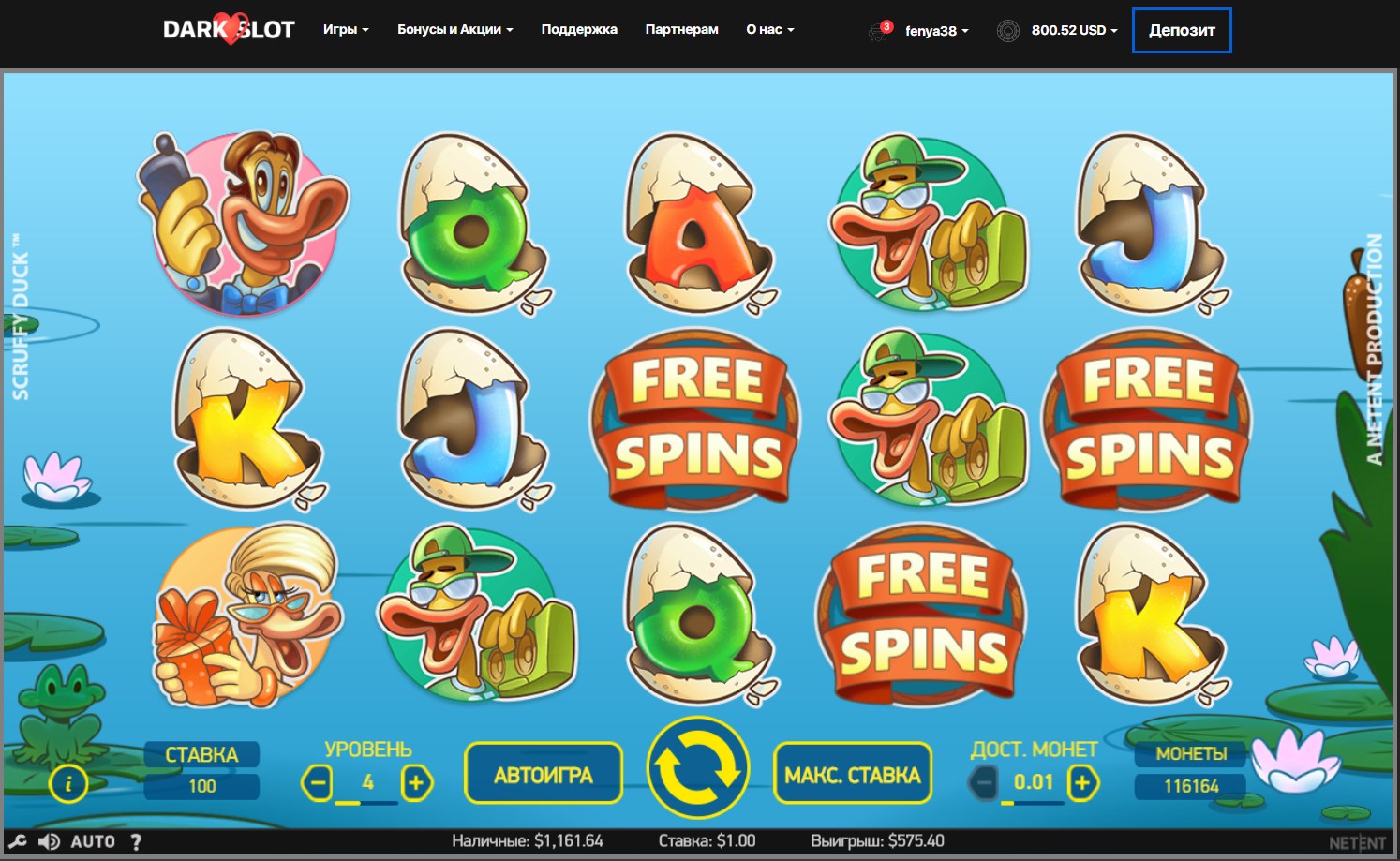Expand the О нас menu
The height and width of the screenshot is (861, 1400).
tap(769, 29)
